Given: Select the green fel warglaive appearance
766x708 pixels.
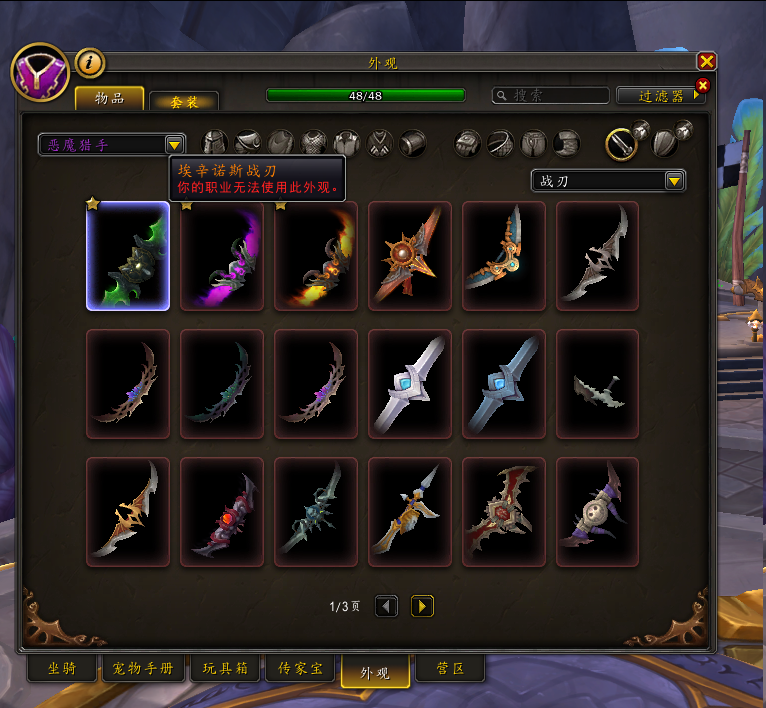Looking at the screenshot, I should tap(128, 256).
